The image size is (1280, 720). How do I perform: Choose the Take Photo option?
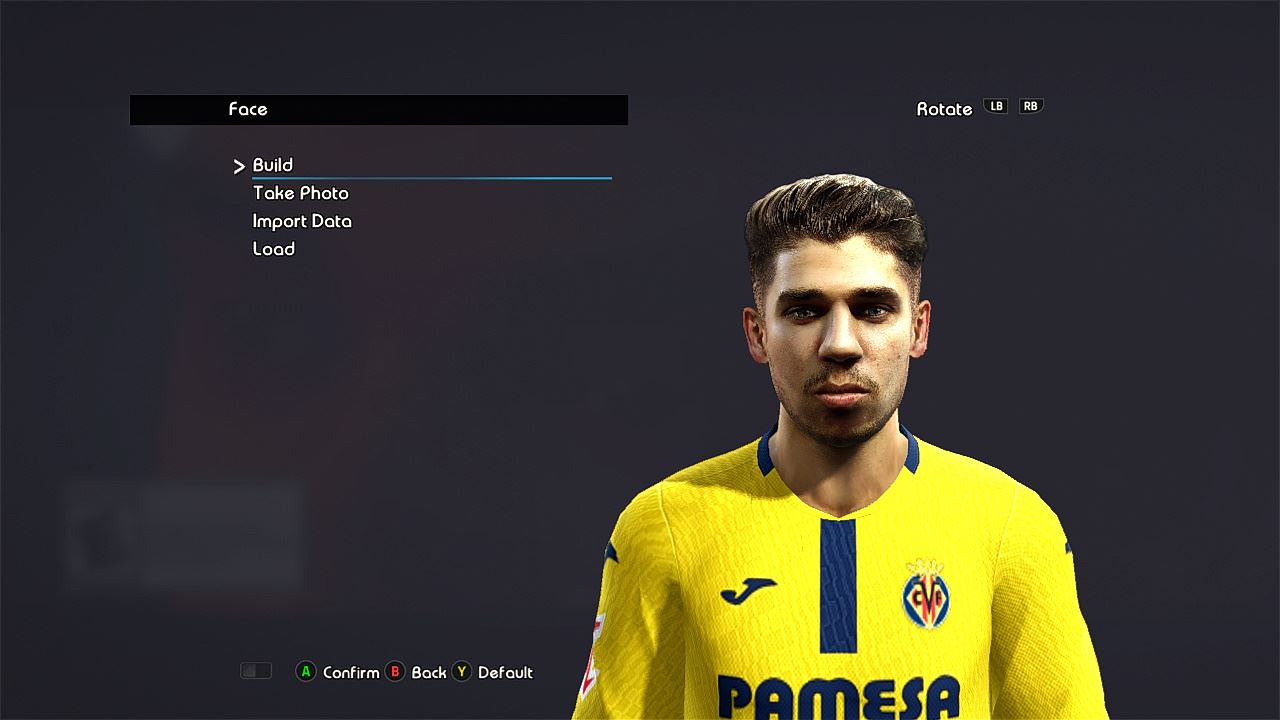pos(300,193)
